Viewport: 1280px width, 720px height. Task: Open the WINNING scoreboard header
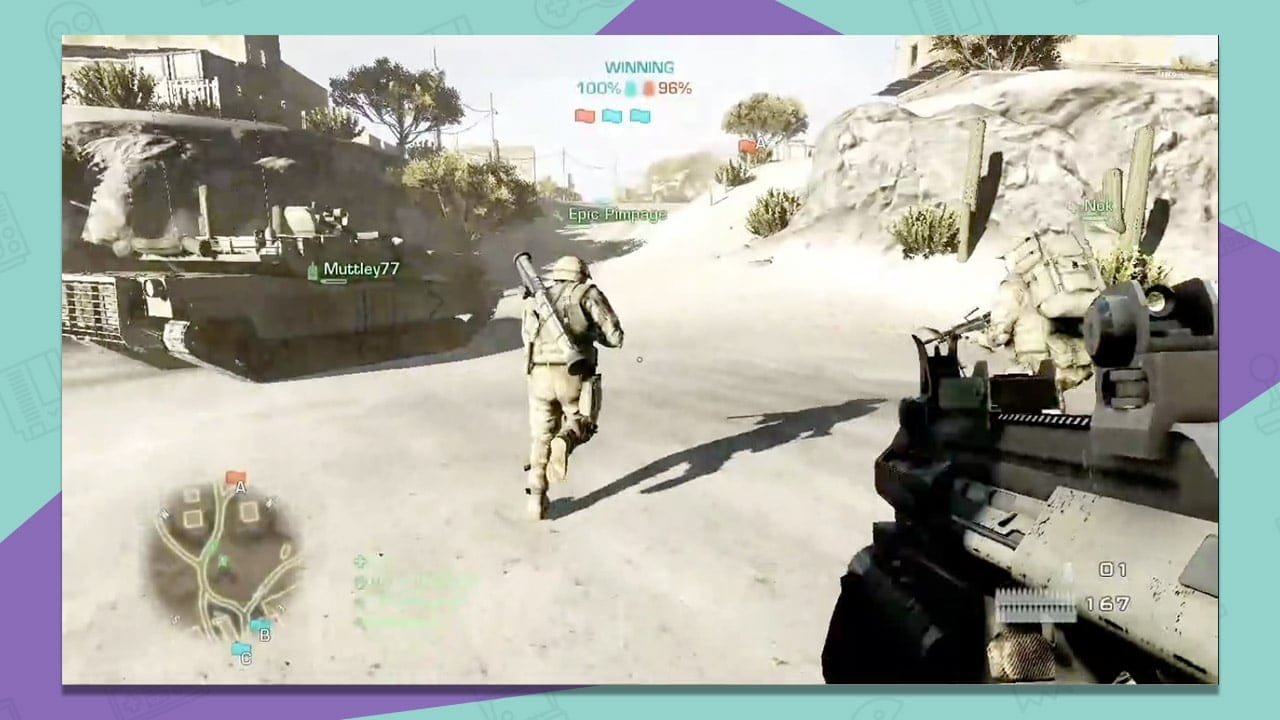(637, 65)
